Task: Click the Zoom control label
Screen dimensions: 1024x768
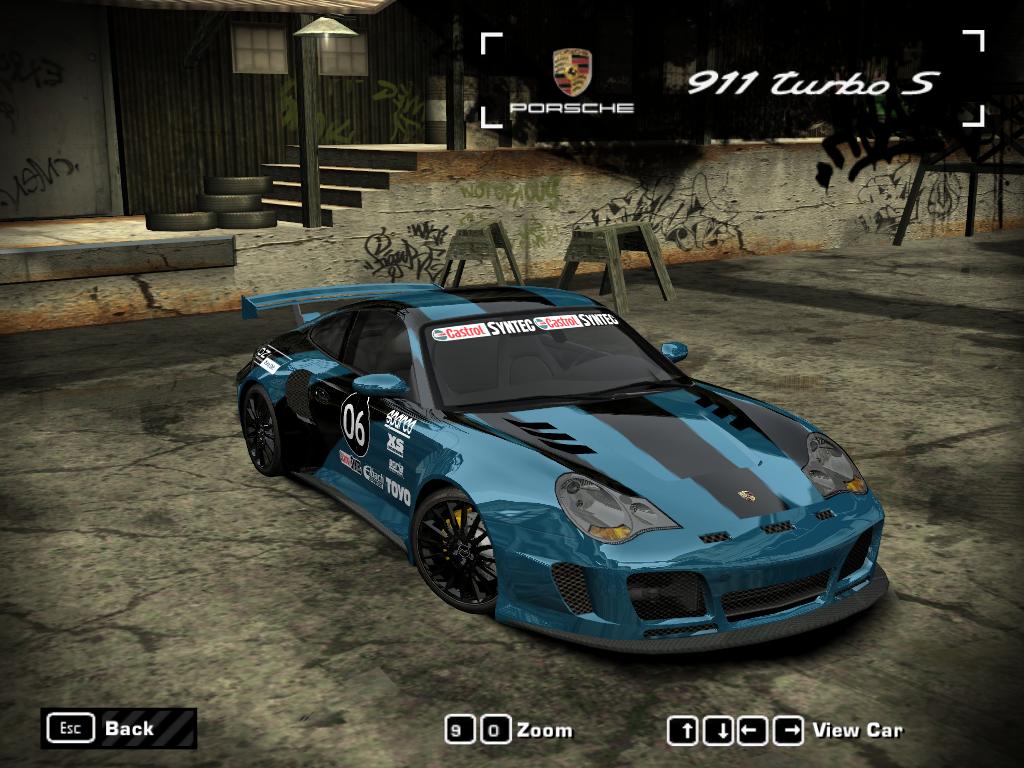Action: (x=544, y=731)
